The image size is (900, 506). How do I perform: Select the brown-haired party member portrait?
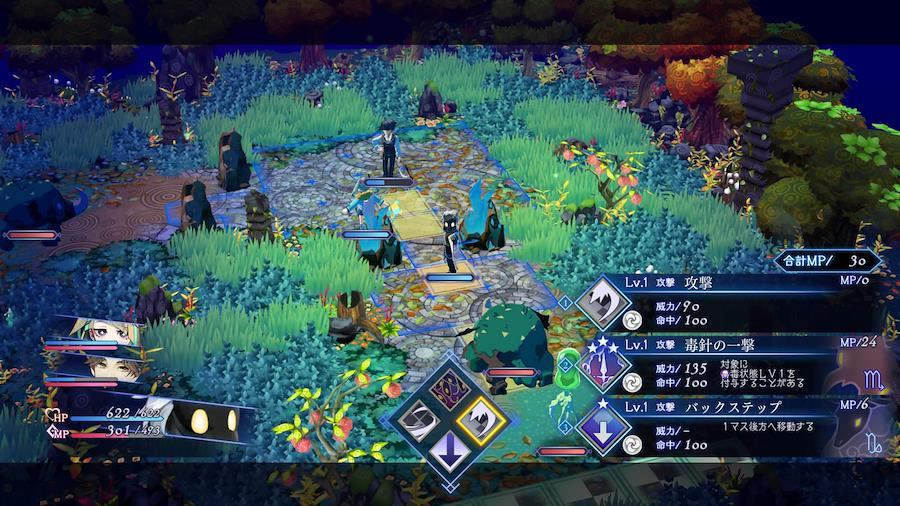pos(98,366)
